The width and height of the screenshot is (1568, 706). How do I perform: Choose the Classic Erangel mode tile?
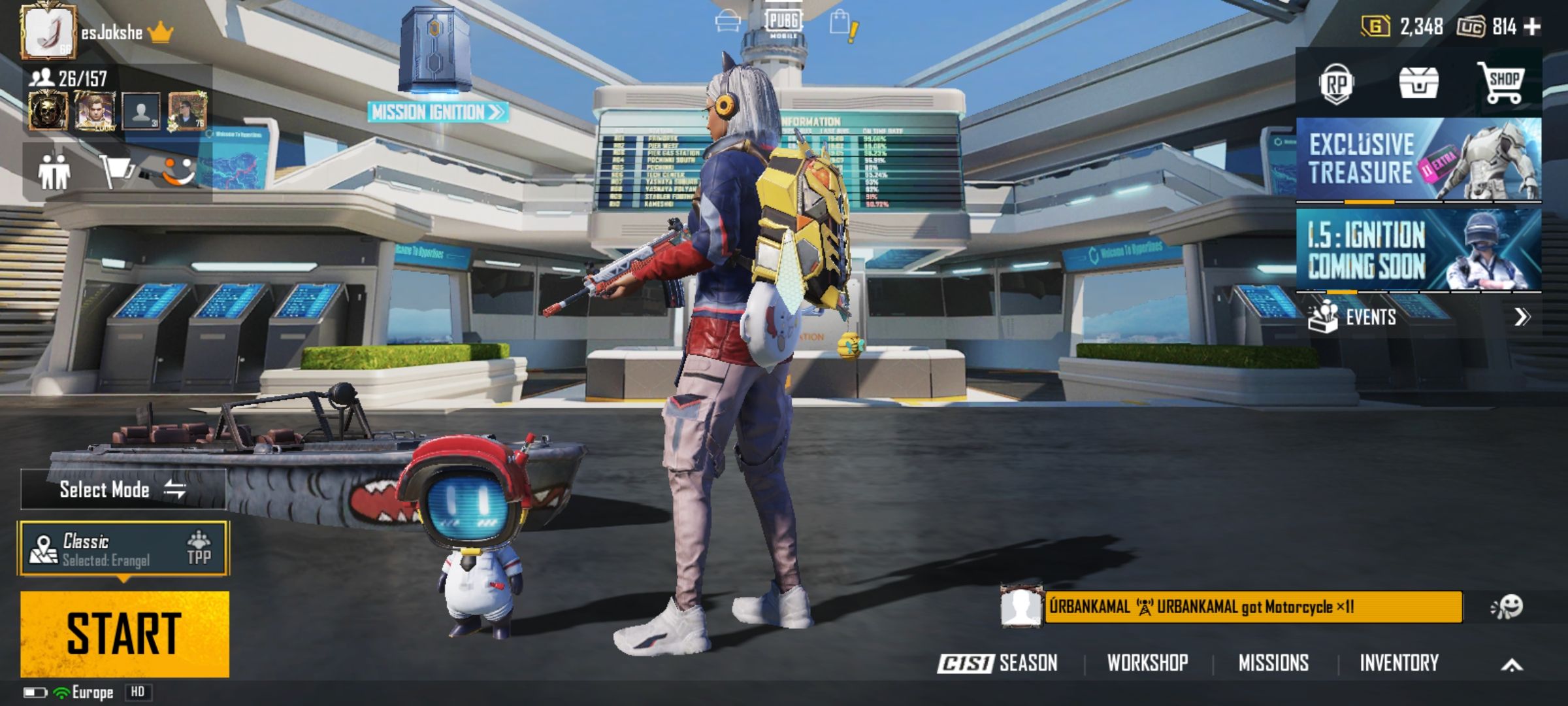pos(123,549)
